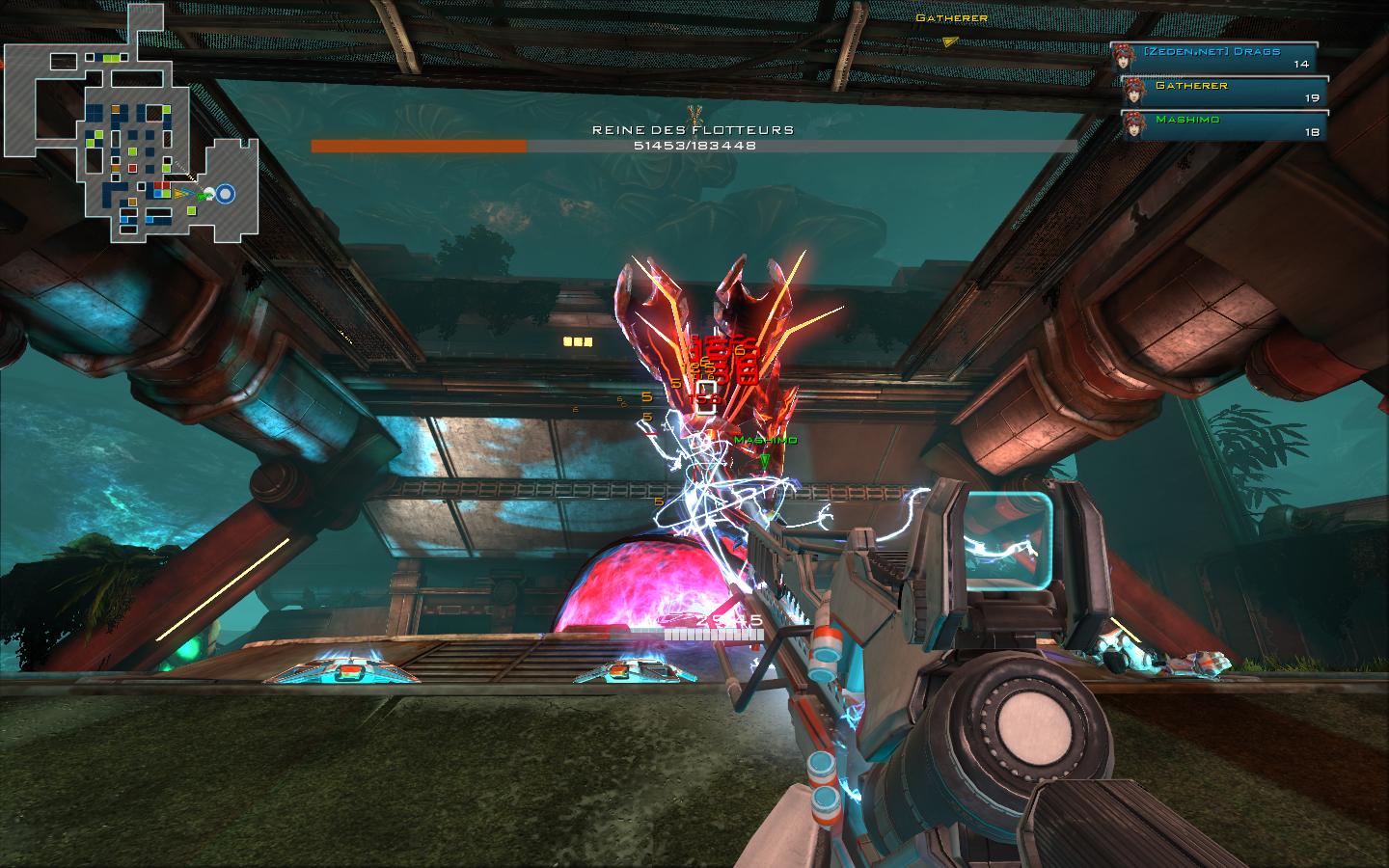This screenshot has width=1389, height=868.
Task: Select the [Zeden.net] Drags player row
Action: point(1214,57)
